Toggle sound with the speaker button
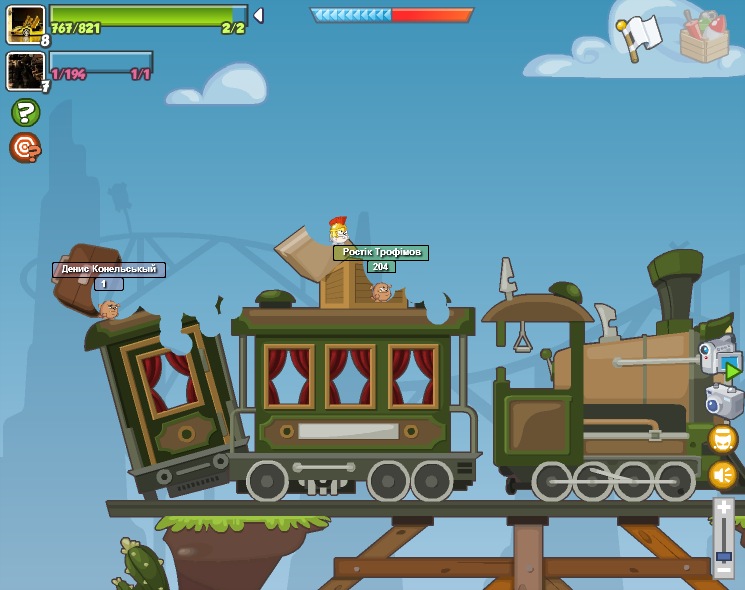 coord(722,475)
